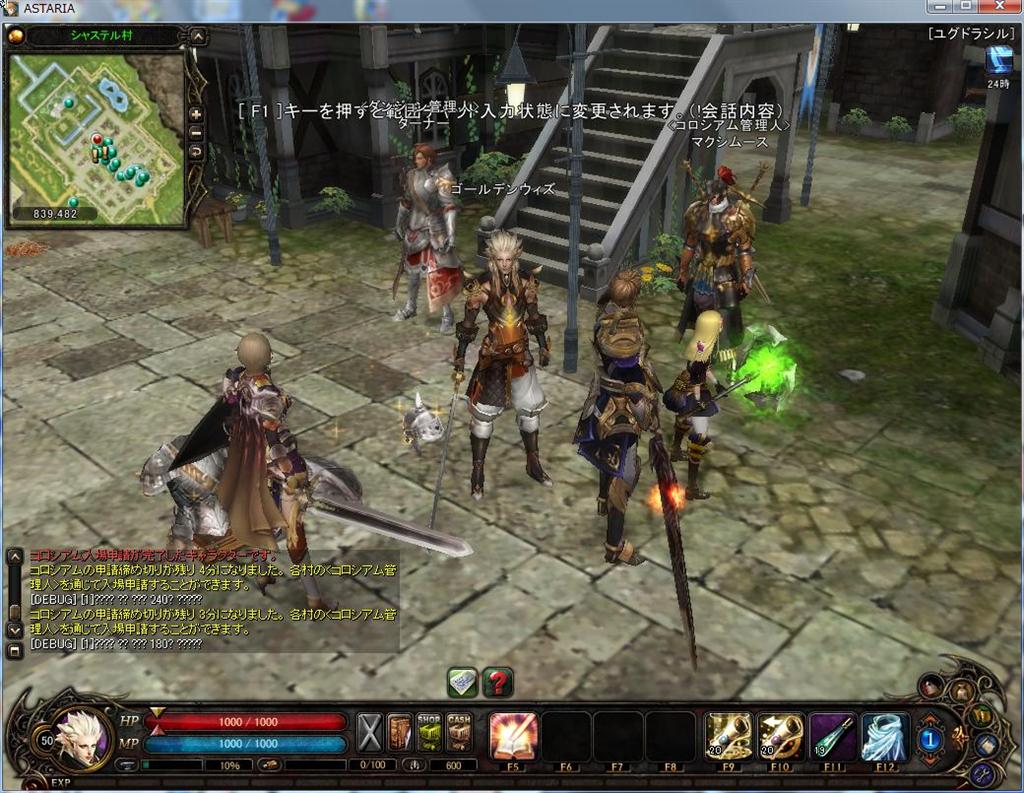
Task: Open the SHOP button
Action: [429, 733]
